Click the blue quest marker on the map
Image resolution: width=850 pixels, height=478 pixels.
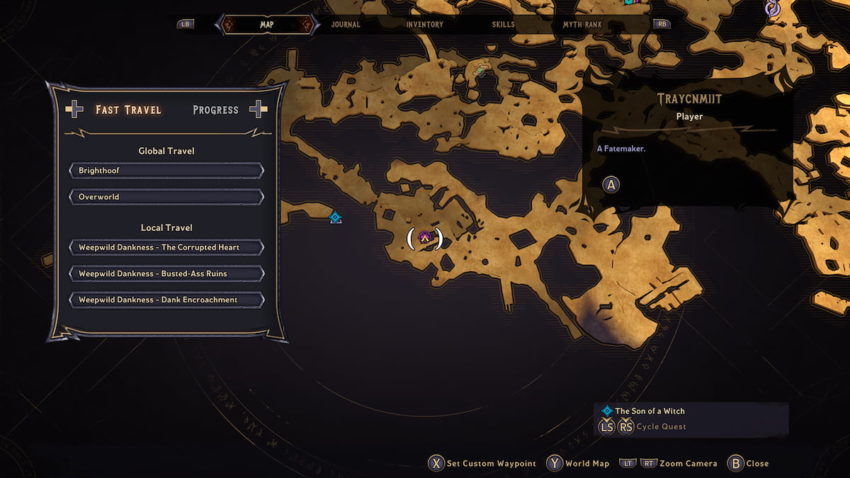click(x=336, y=217)
